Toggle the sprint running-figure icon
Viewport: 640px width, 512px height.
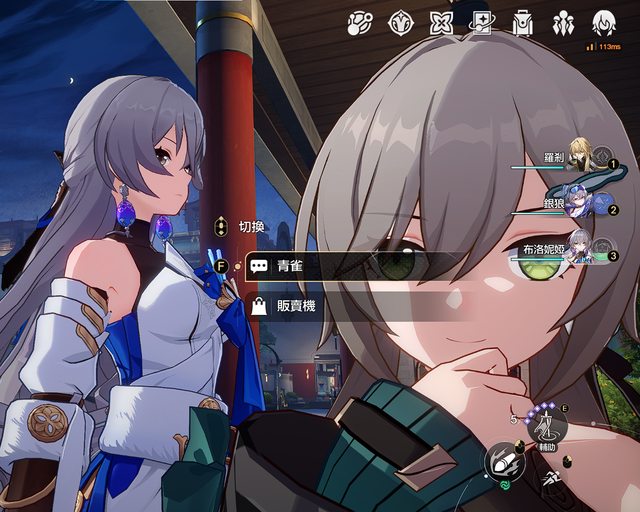click(x=551, y=480)
